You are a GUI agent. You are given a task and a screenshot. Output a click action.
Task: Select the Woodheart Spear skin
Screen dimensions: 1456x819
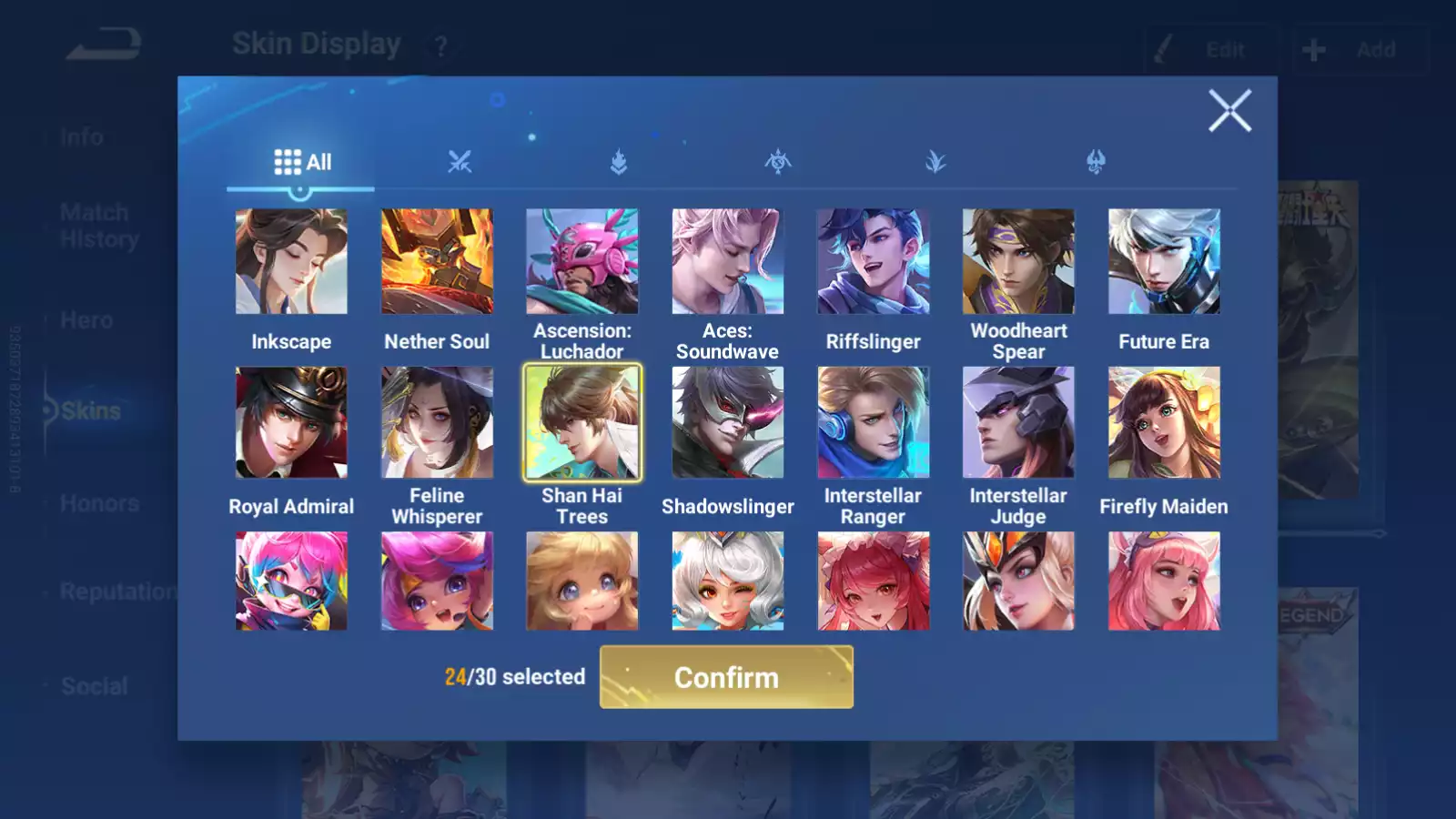tap(1018, 261)
